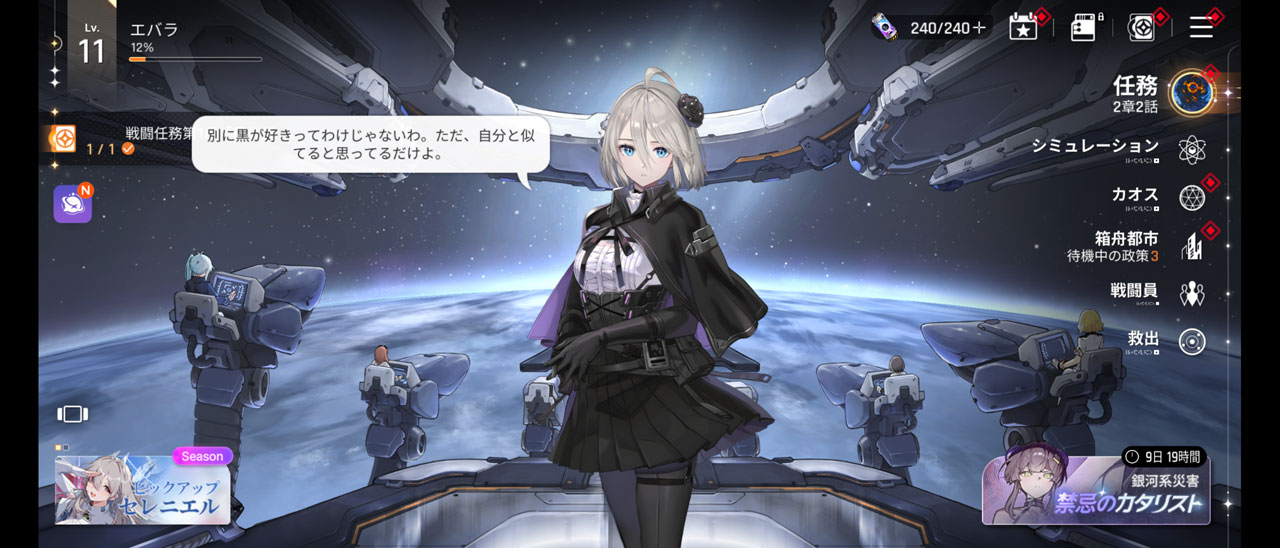Open the 任務 mission menu
The image size is (1280, 548).
point(1190,92)
